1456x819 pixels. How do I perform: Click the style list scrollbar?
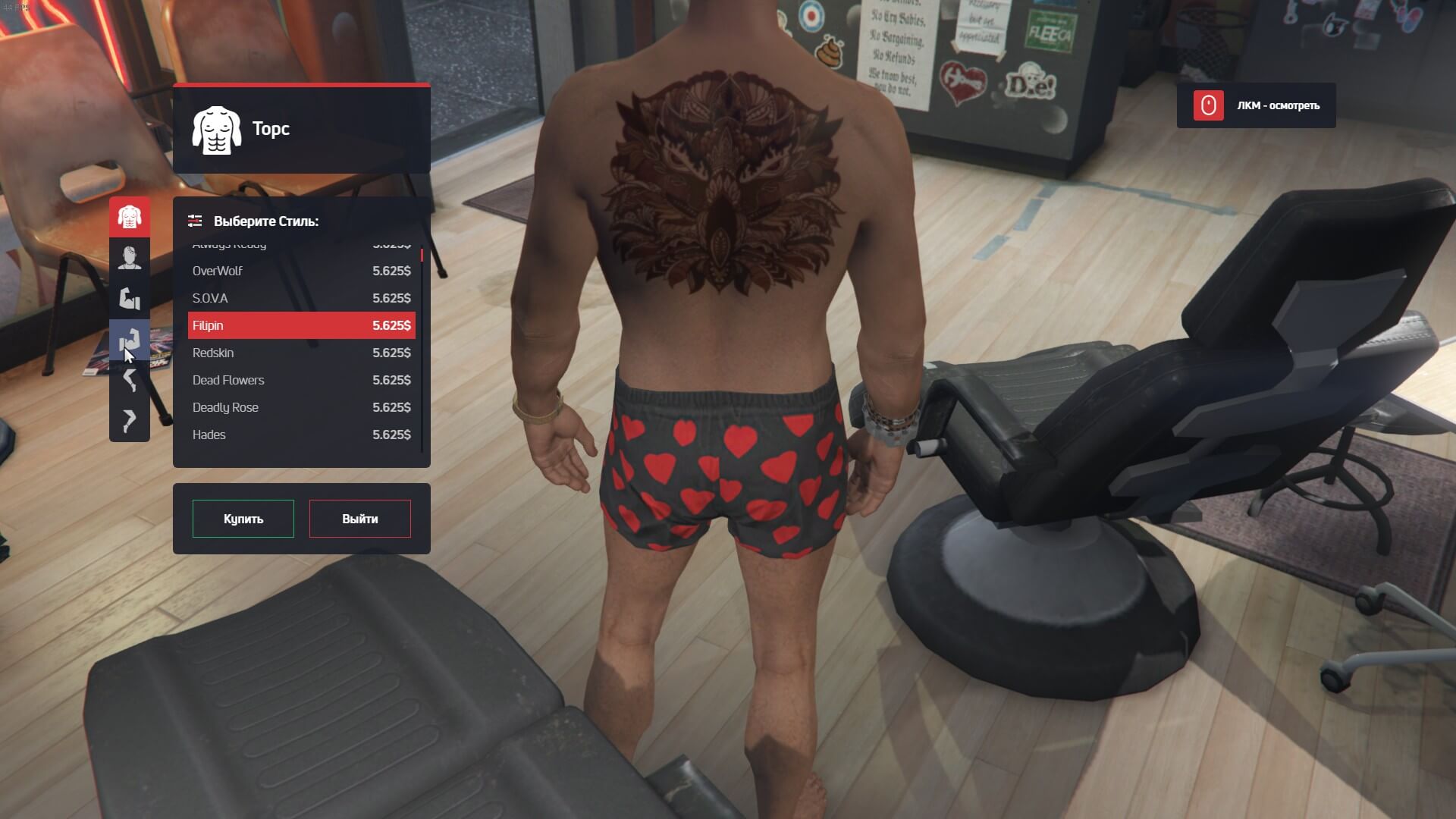click(422, 349)
